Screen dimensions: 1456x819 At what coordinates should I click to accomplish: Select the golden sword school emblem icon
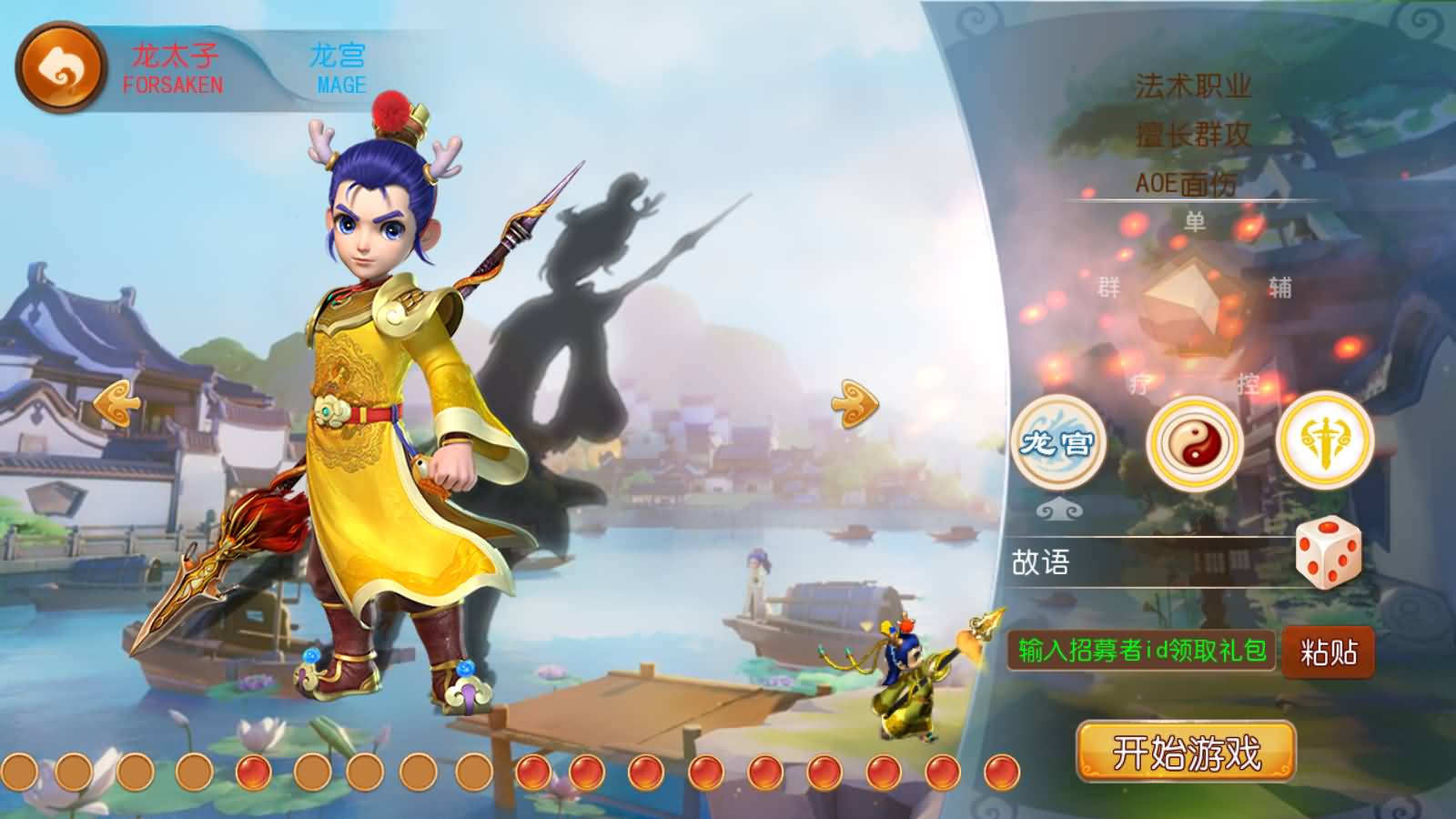(1325, 445)
